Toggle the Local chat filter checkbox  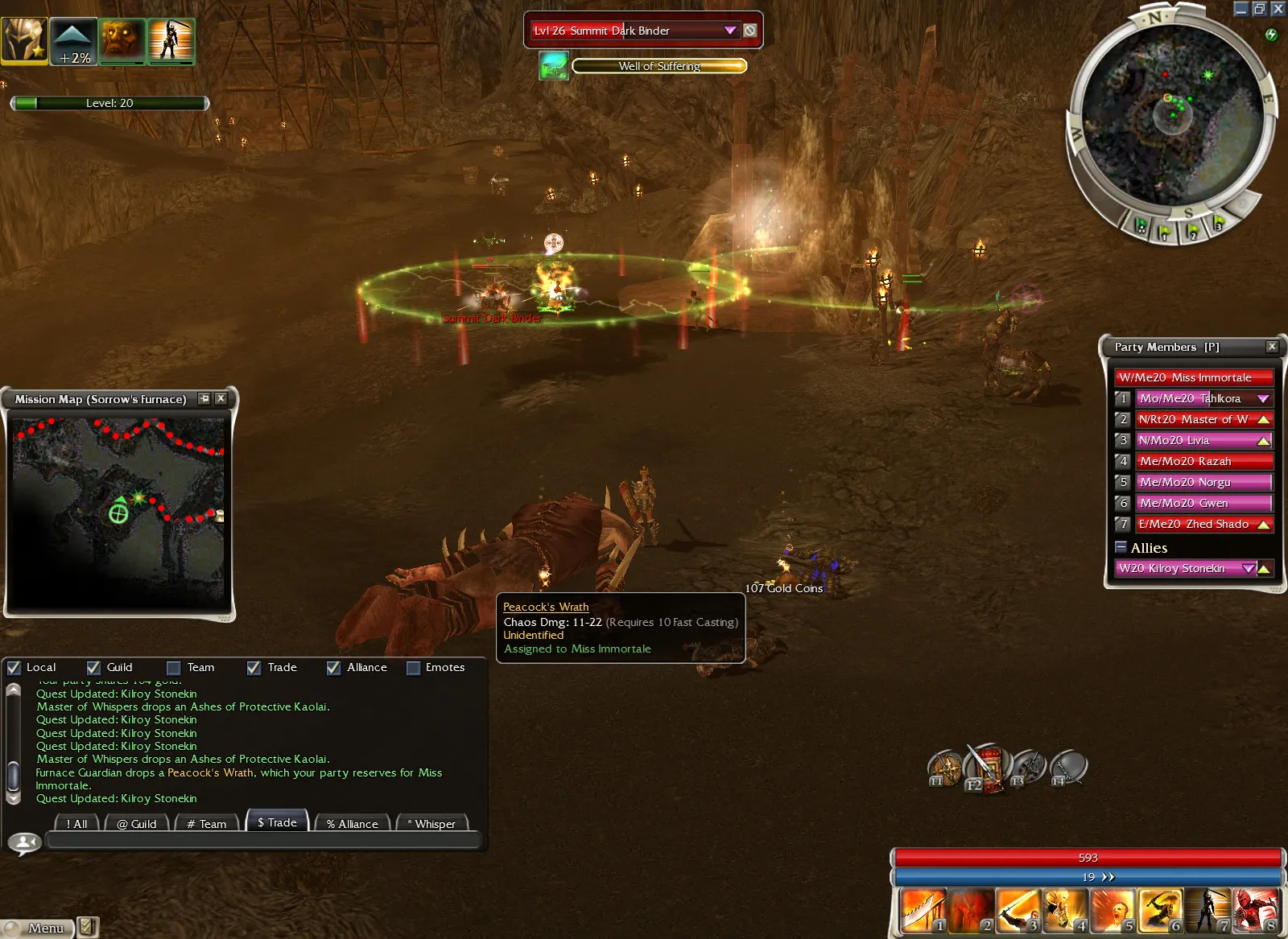14,668
